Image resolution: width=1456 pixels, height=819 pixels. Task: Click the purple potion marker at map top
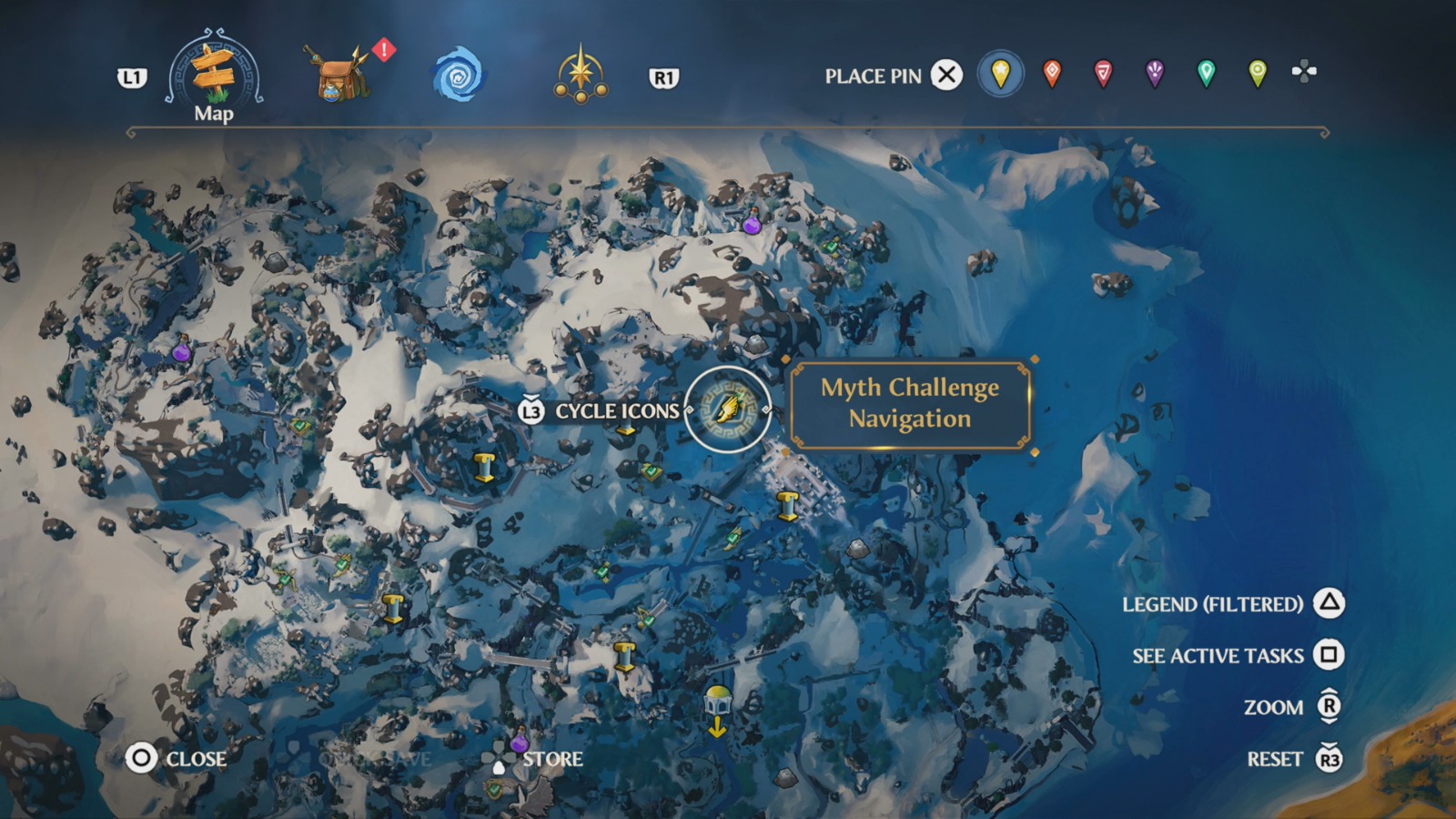tap(751, 223)
